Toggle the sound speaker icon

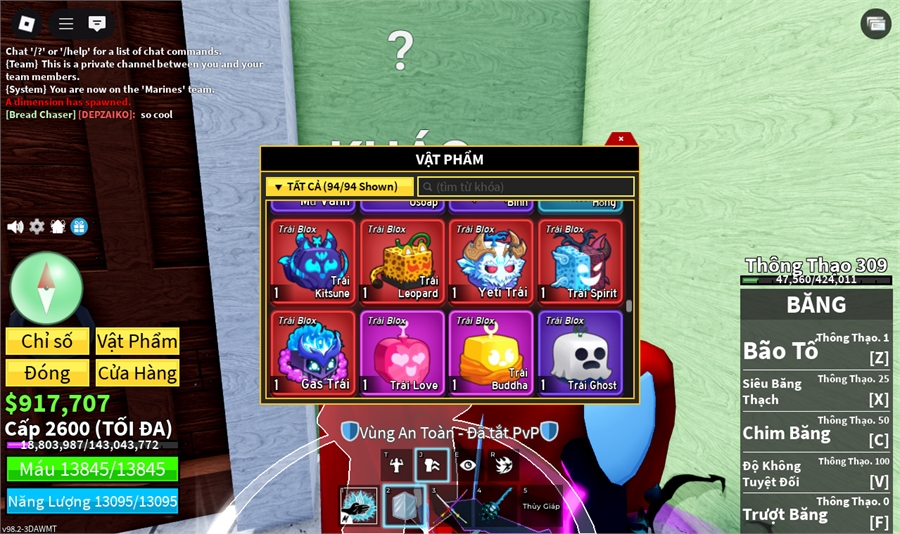pyautogui.click(x=15, y=227)
